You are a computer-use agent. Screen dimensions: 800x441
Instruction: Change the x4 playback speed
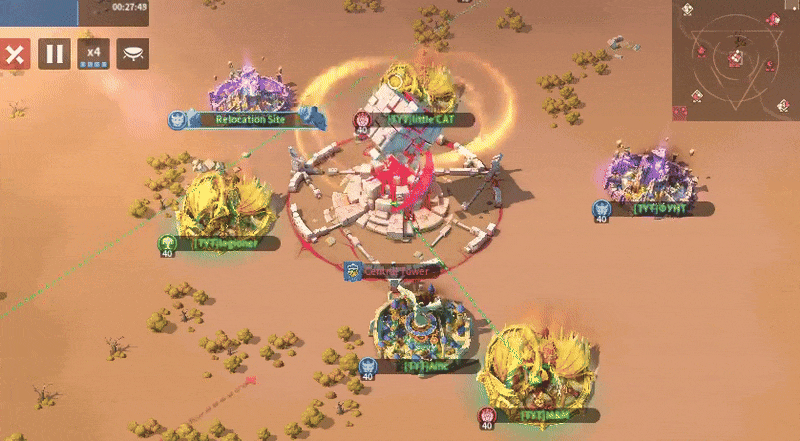94,54
